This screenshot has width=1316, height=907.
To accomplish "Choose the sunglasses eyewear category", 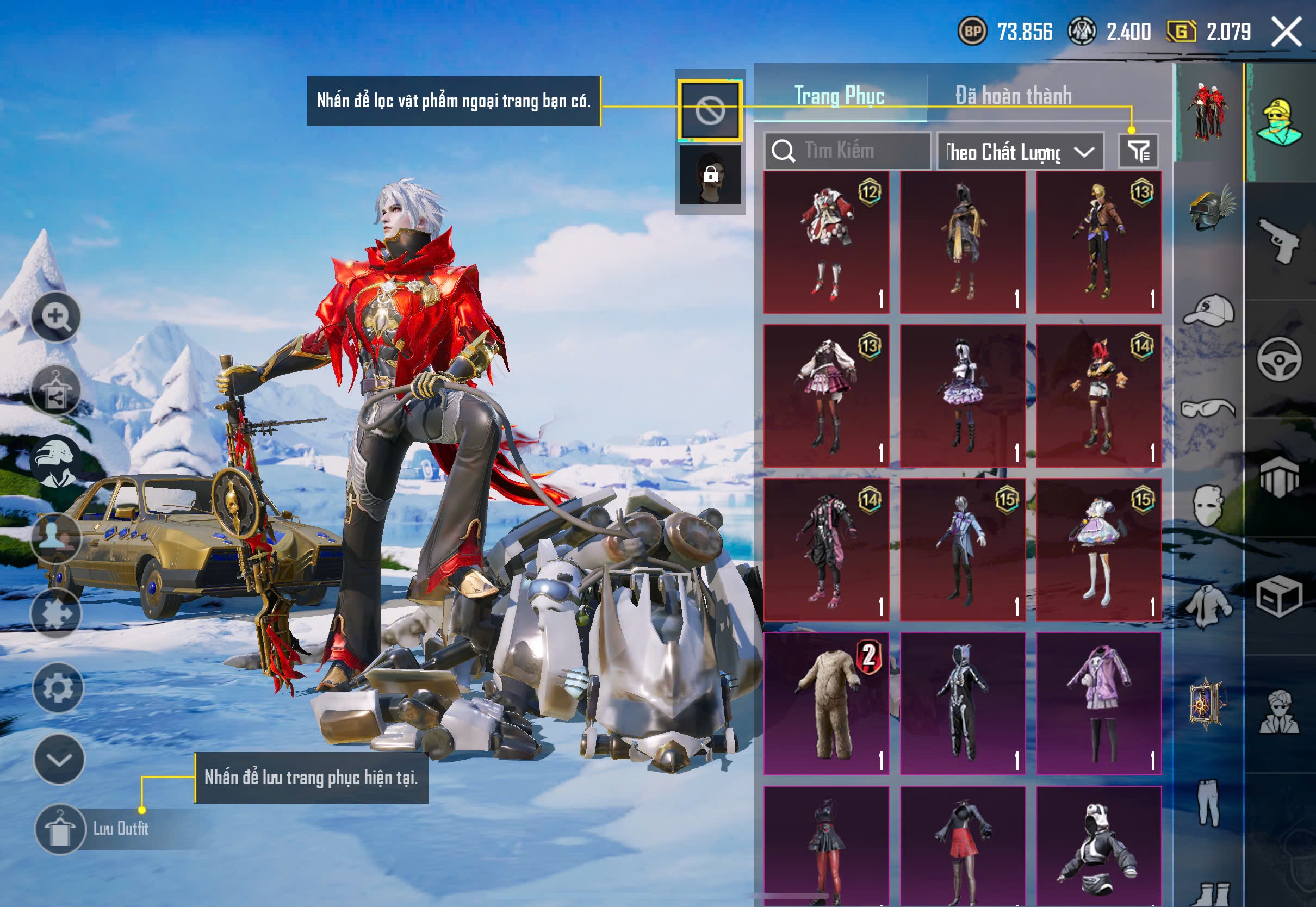I will coord(1209,408).
